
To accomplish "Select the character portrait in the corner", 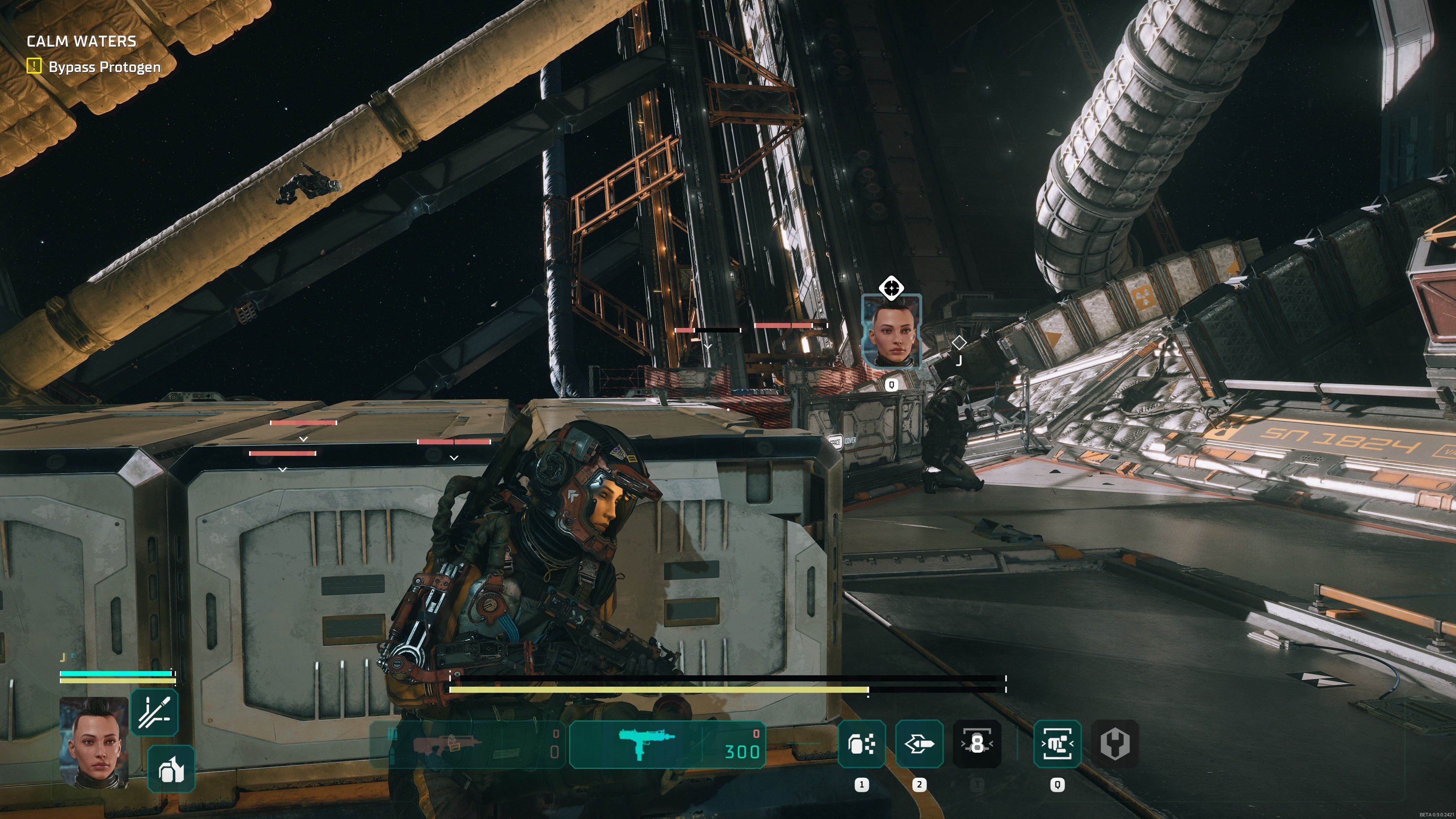I will (x=94, y=742).
